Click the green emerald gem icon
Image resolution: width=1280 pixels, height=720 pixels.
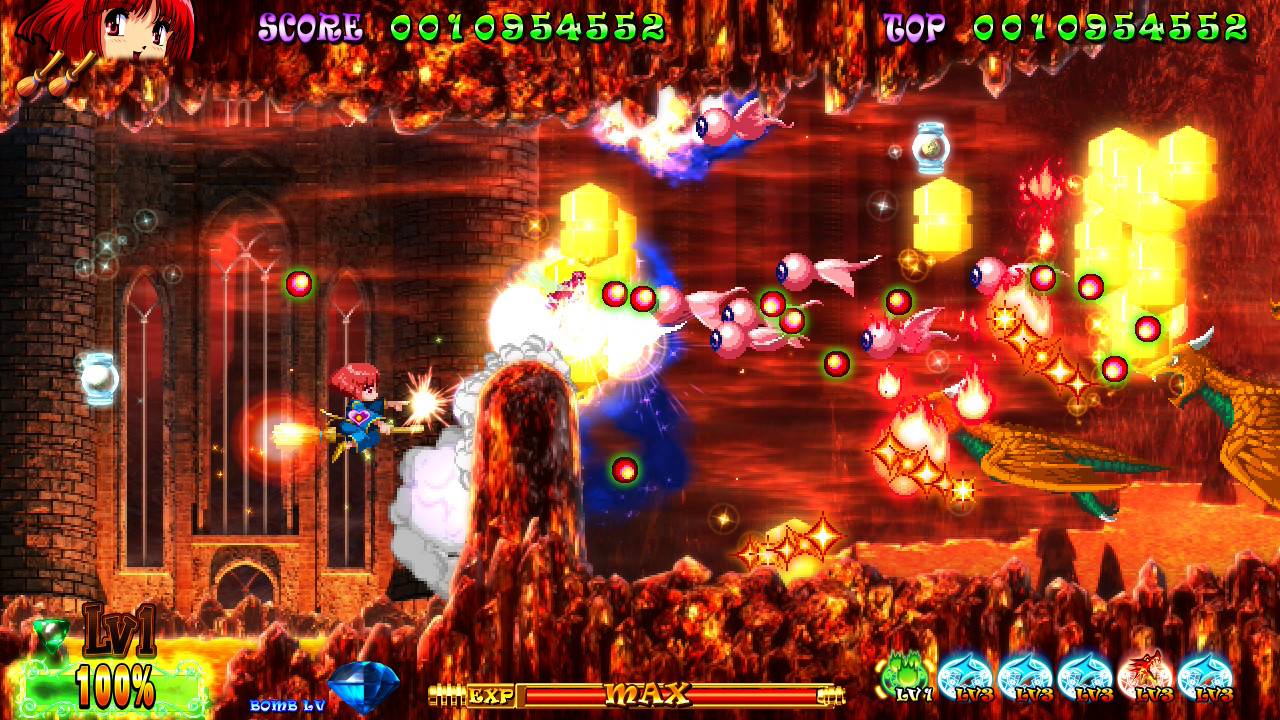tap(51, 634)
